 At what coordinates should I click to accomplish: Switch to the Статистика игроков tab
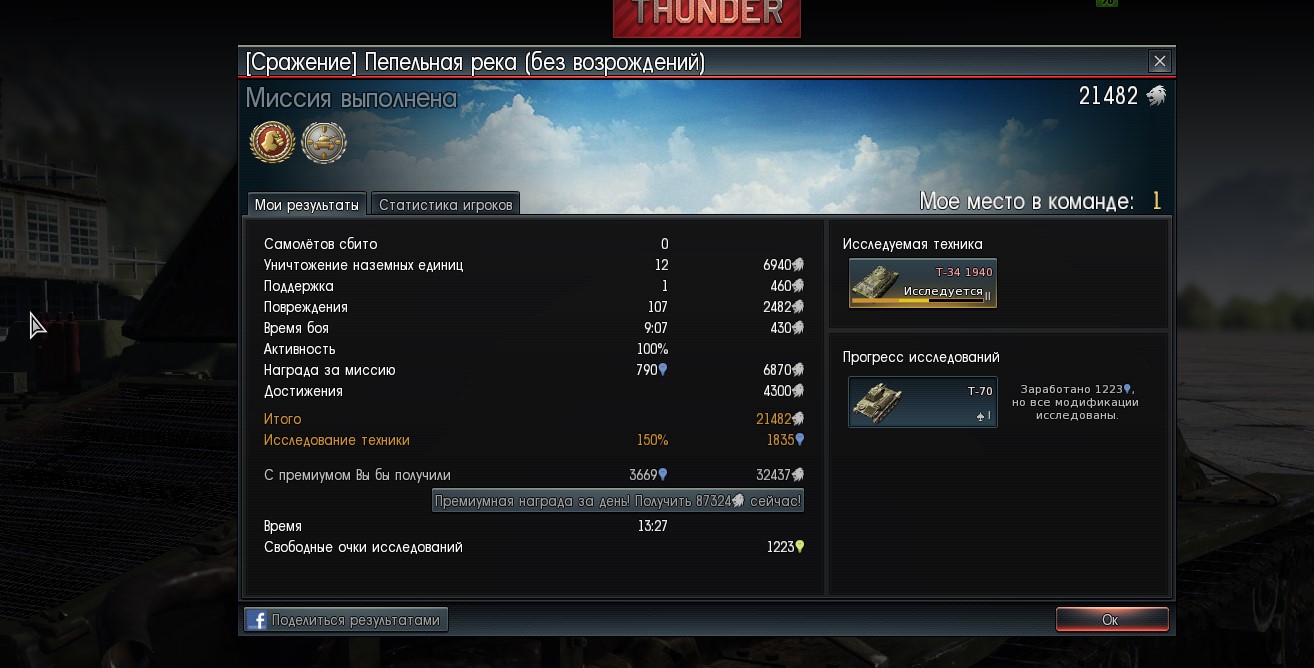point(445,205)
